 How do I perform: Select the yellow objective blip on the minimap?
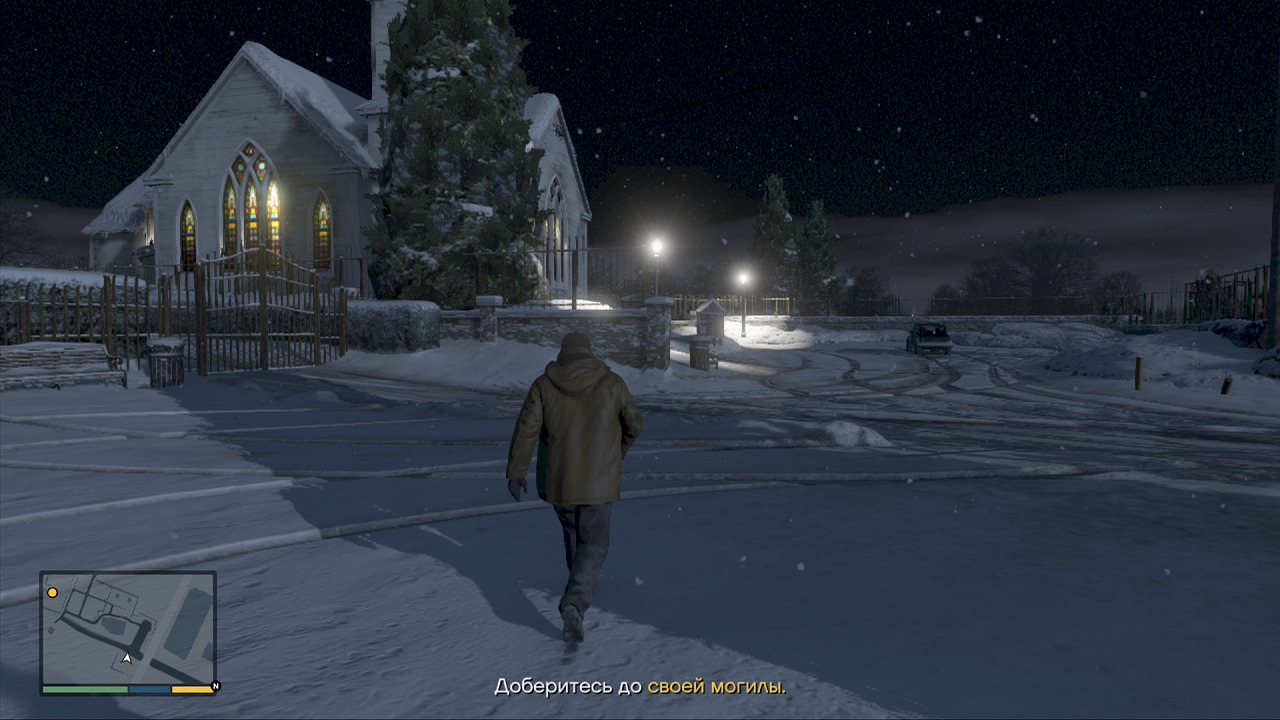[53, 593]
